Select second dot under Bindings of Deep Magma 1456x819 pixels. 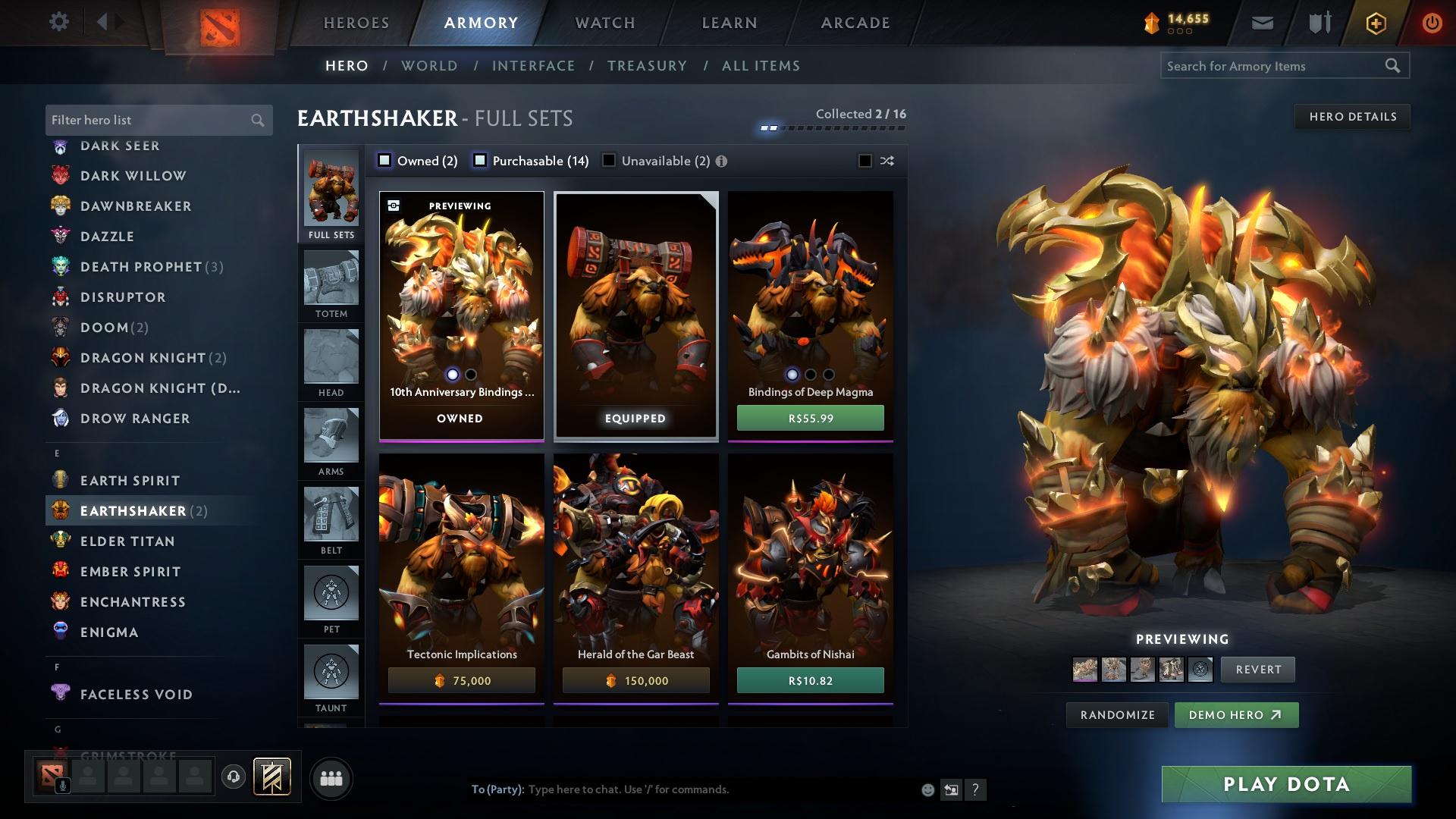(809, 374)
